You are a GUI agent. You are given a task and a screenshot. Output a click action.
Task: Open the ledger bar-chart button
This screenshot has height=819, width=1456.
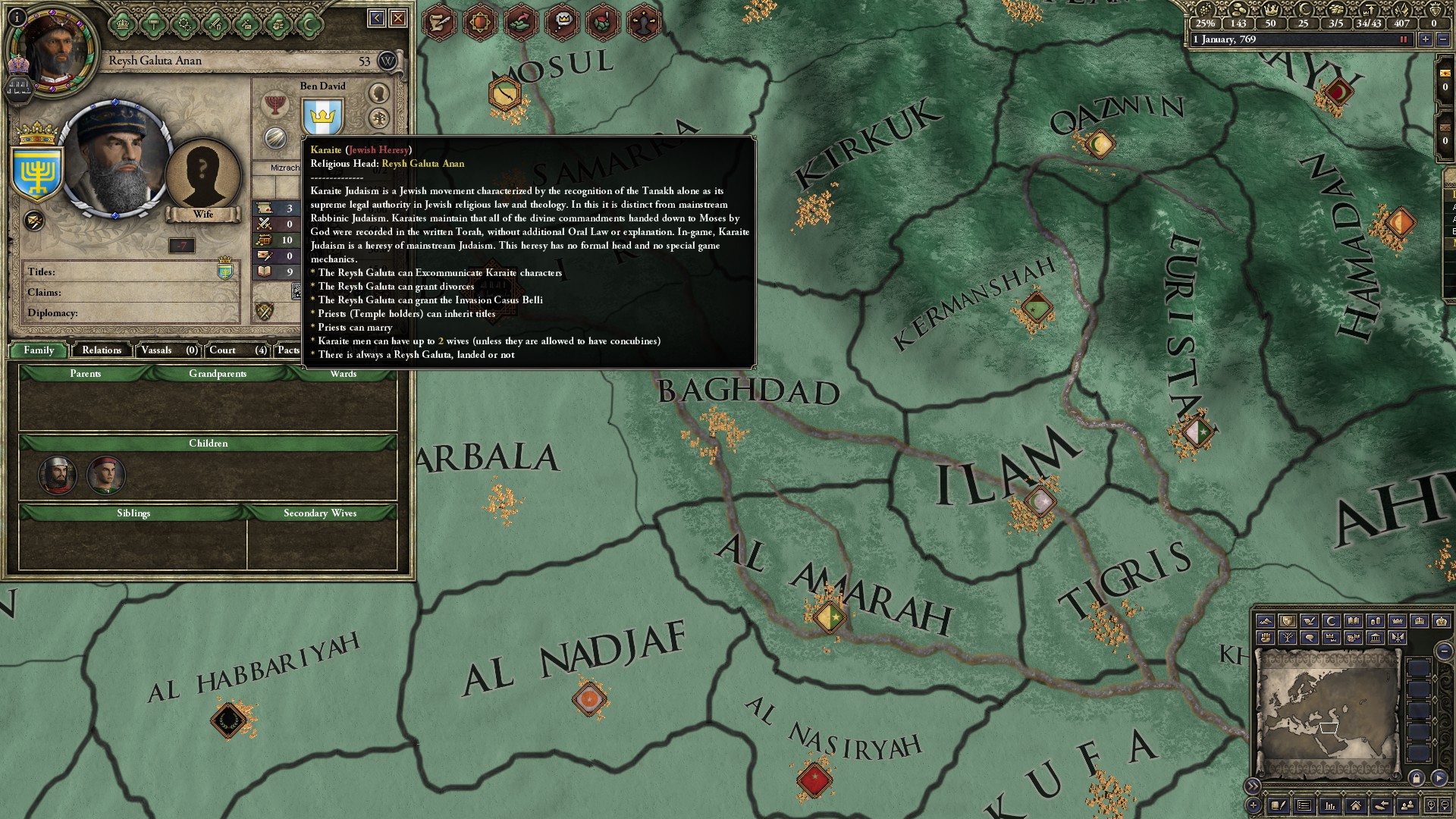pyautogui.click(x=1329, y=805)
